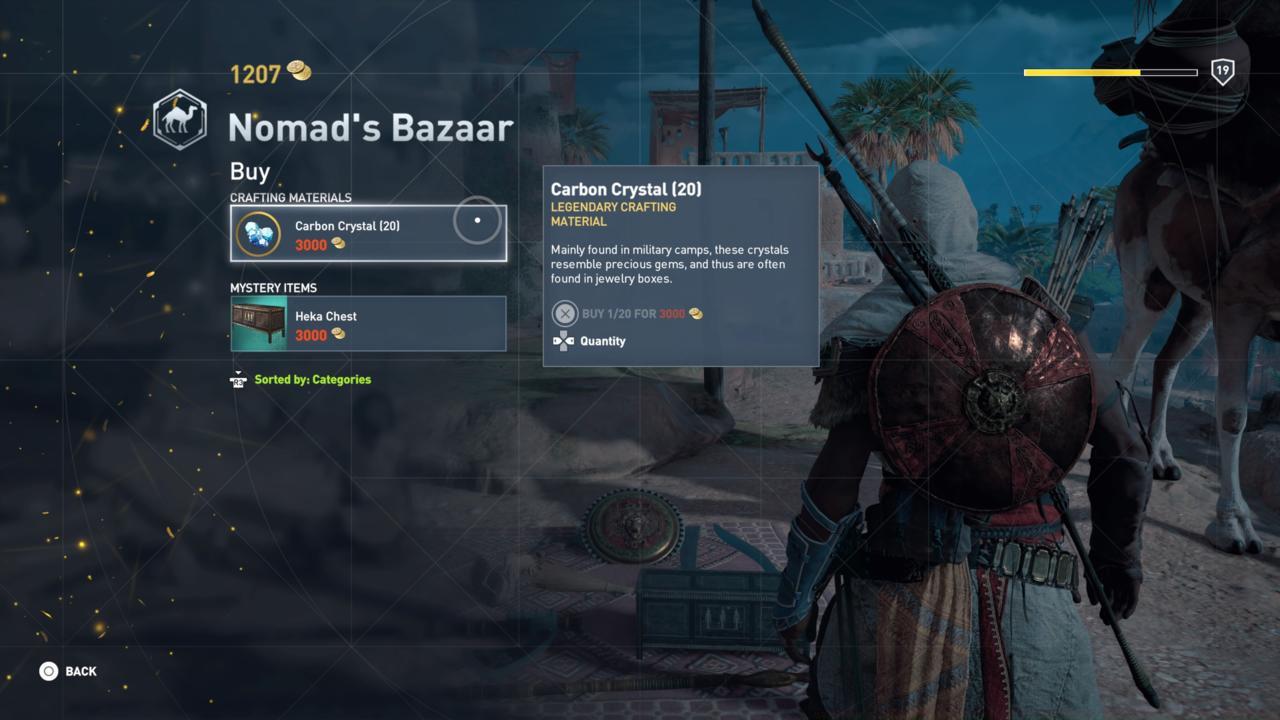Click the sort icon next to Sorted by

pyautogui.click(x=238, y=380)
